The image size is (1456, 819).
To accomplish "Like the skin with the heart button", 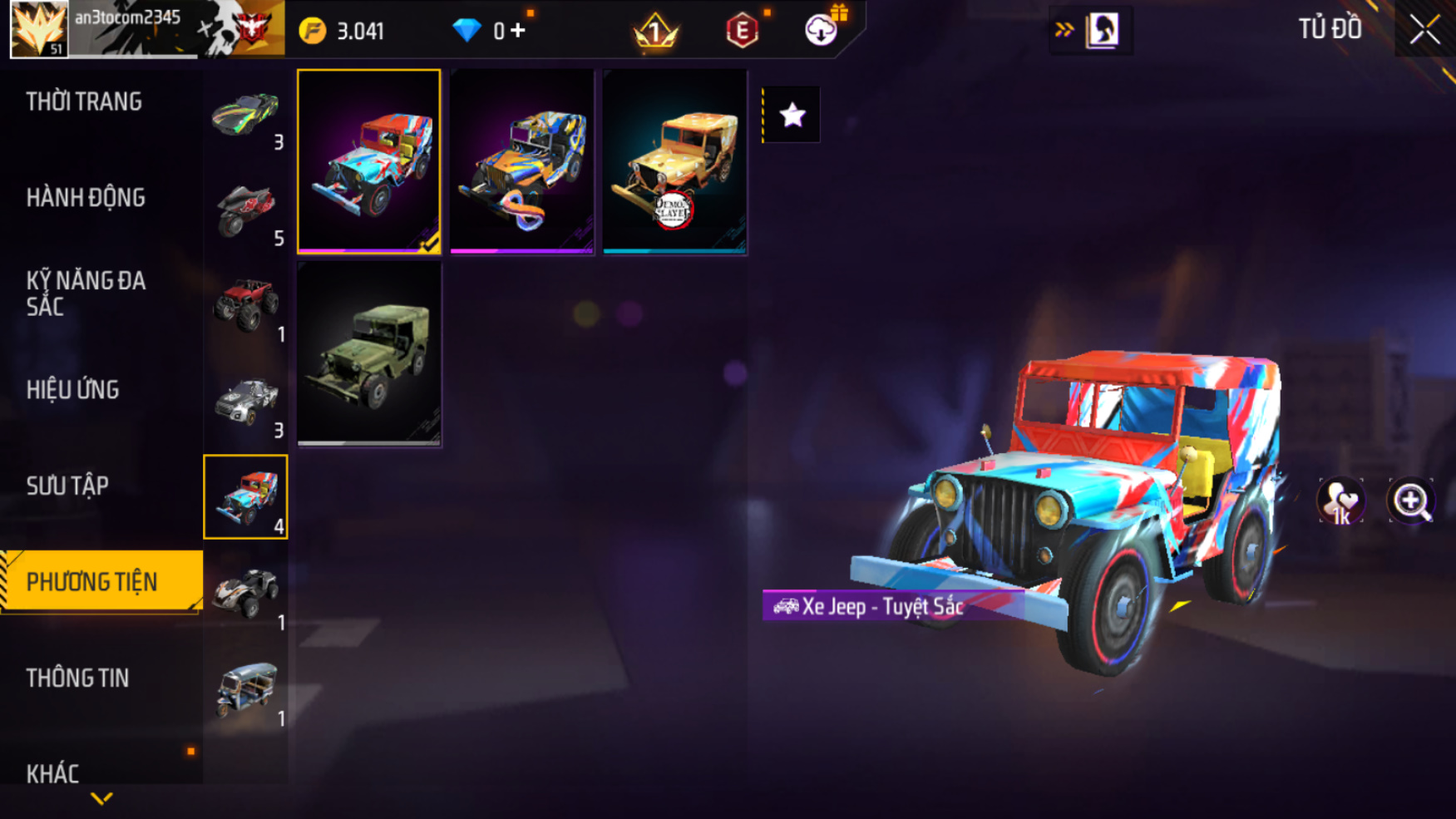I will 1340,501.
